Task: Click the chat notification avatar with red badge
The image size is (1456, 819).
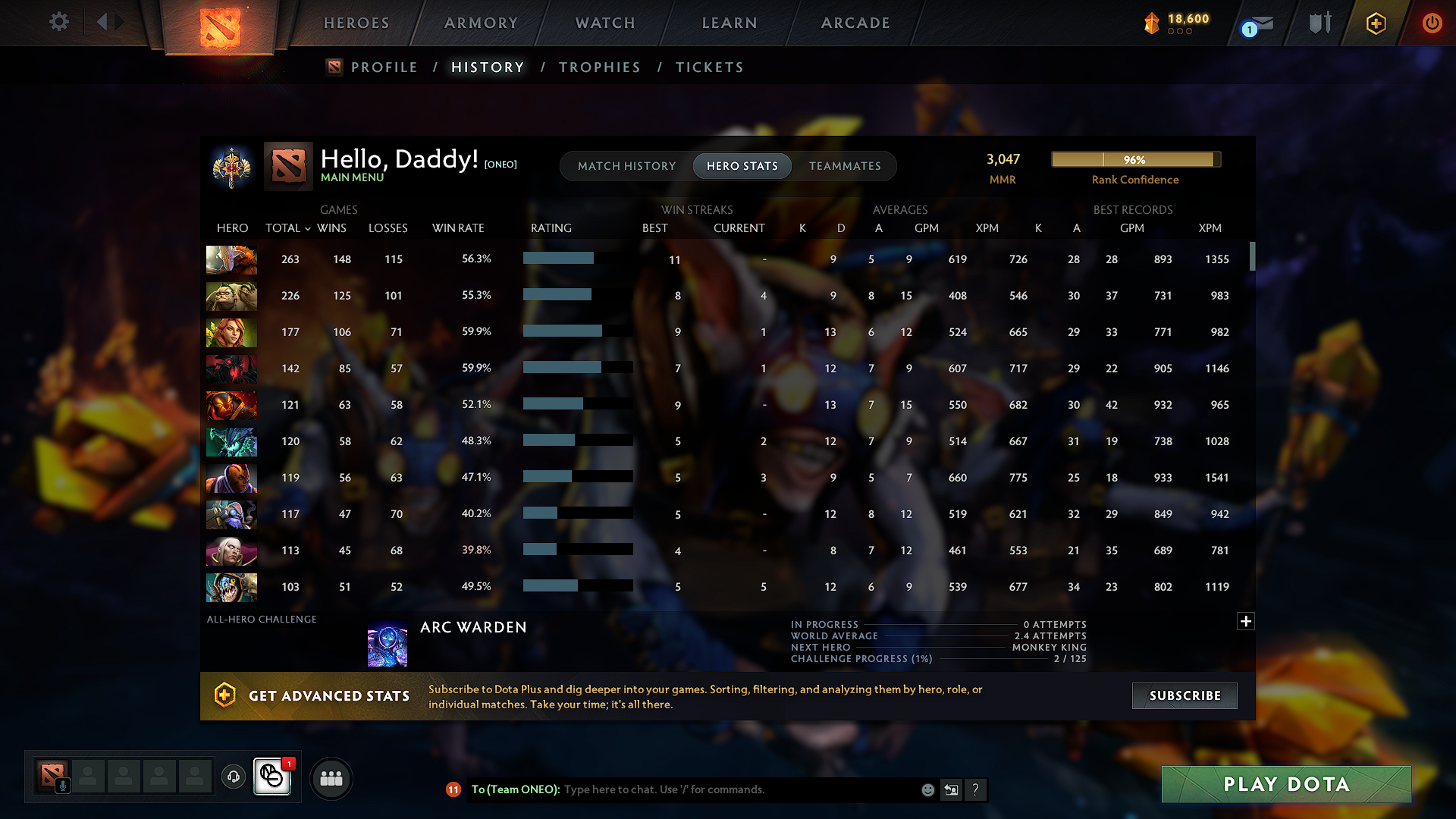Action: coord(271,777)
